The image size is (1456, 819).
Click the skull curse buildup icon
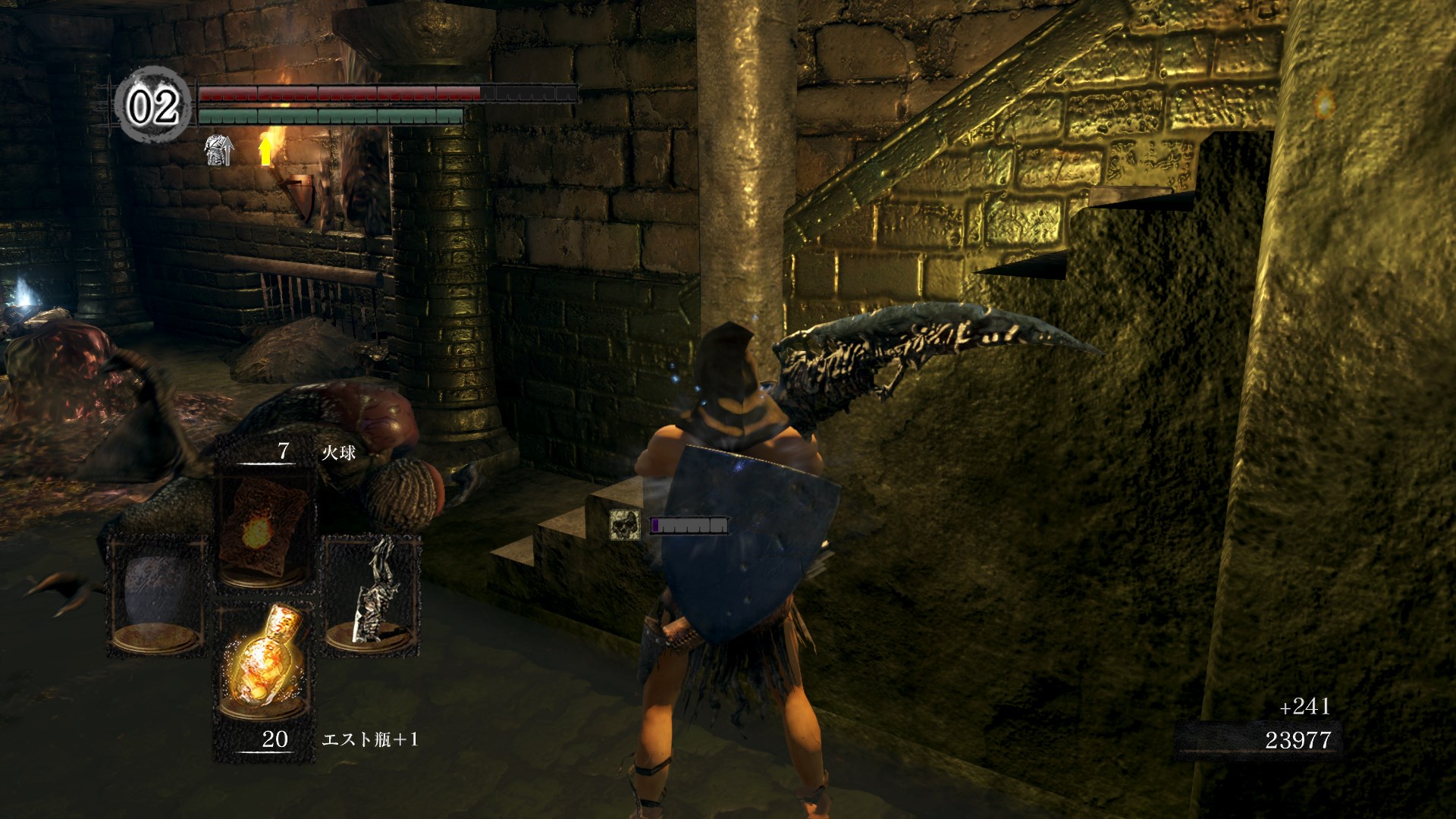point(624,525)
